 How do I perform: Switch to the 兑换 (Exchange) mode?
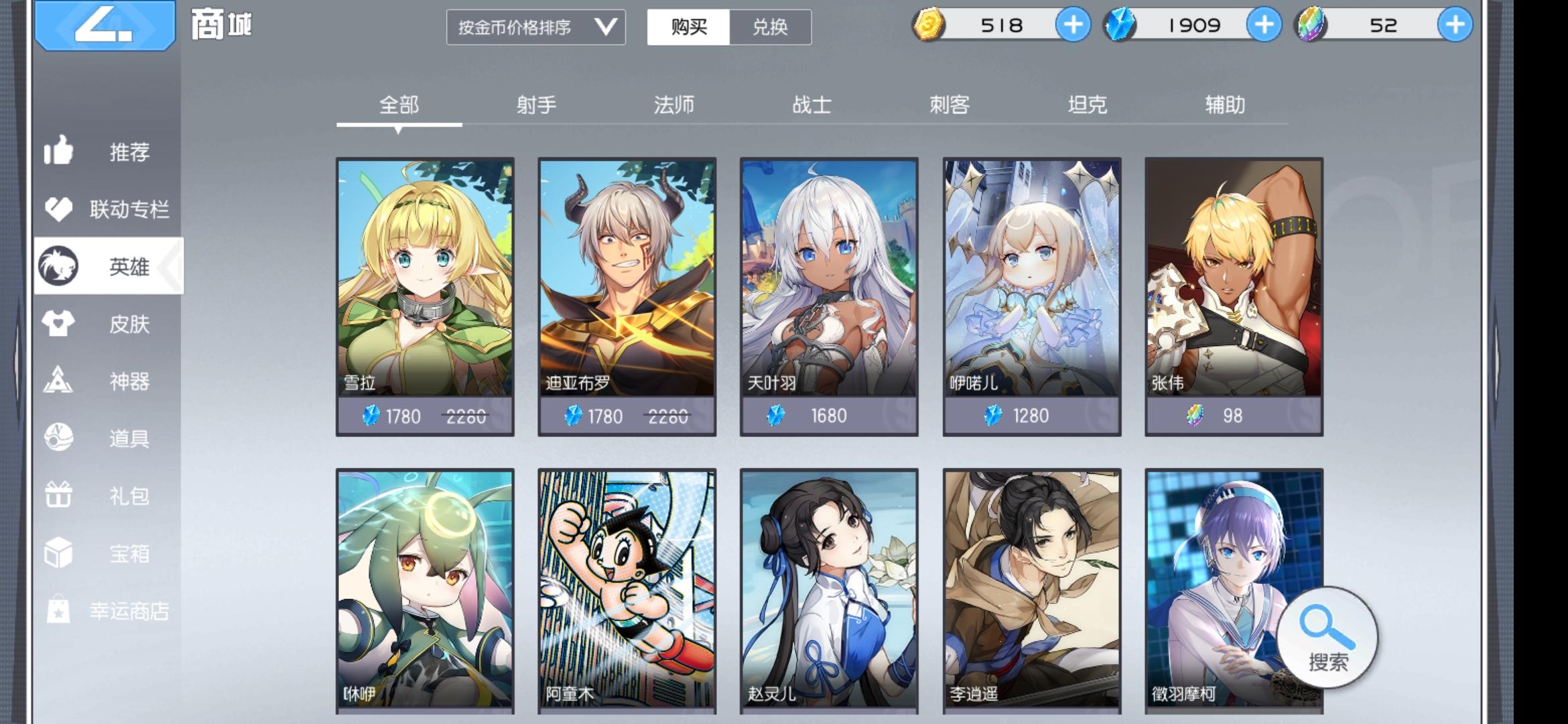(x=768, y=27)
